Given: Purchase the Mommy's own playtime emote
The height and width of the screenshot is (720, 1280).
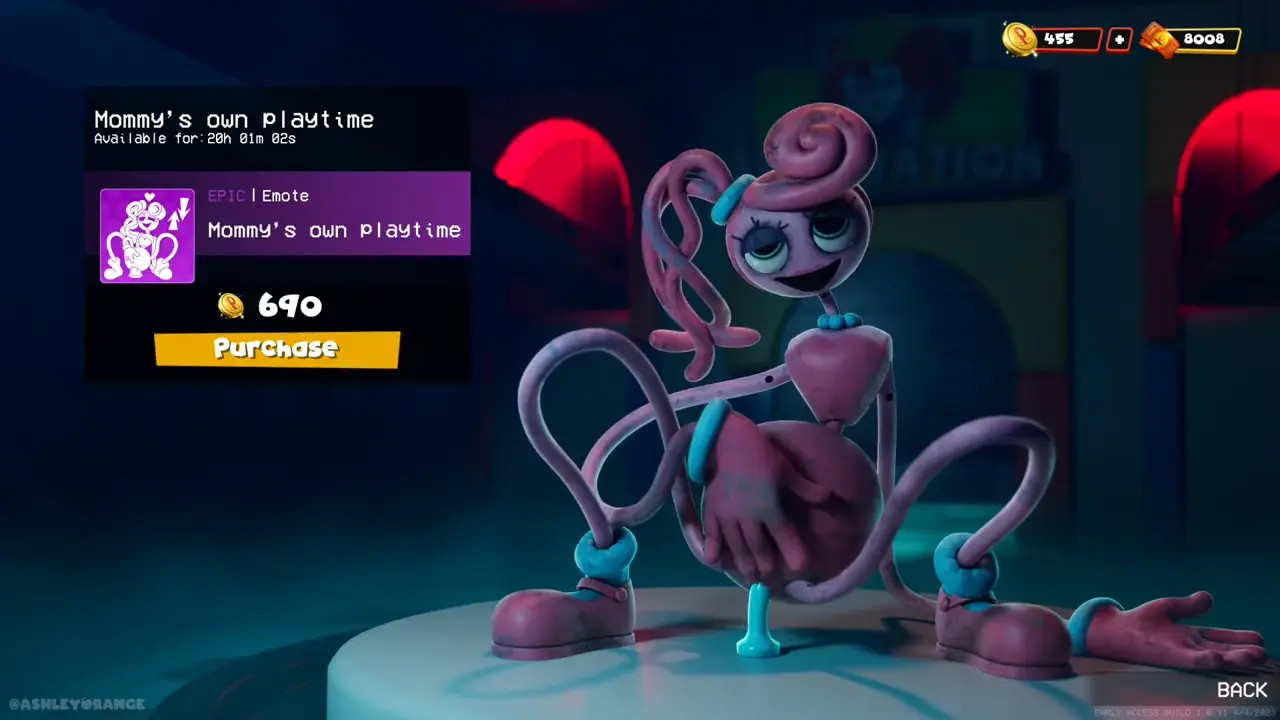Looking at the screenshot, I should (x=277, y=349).
